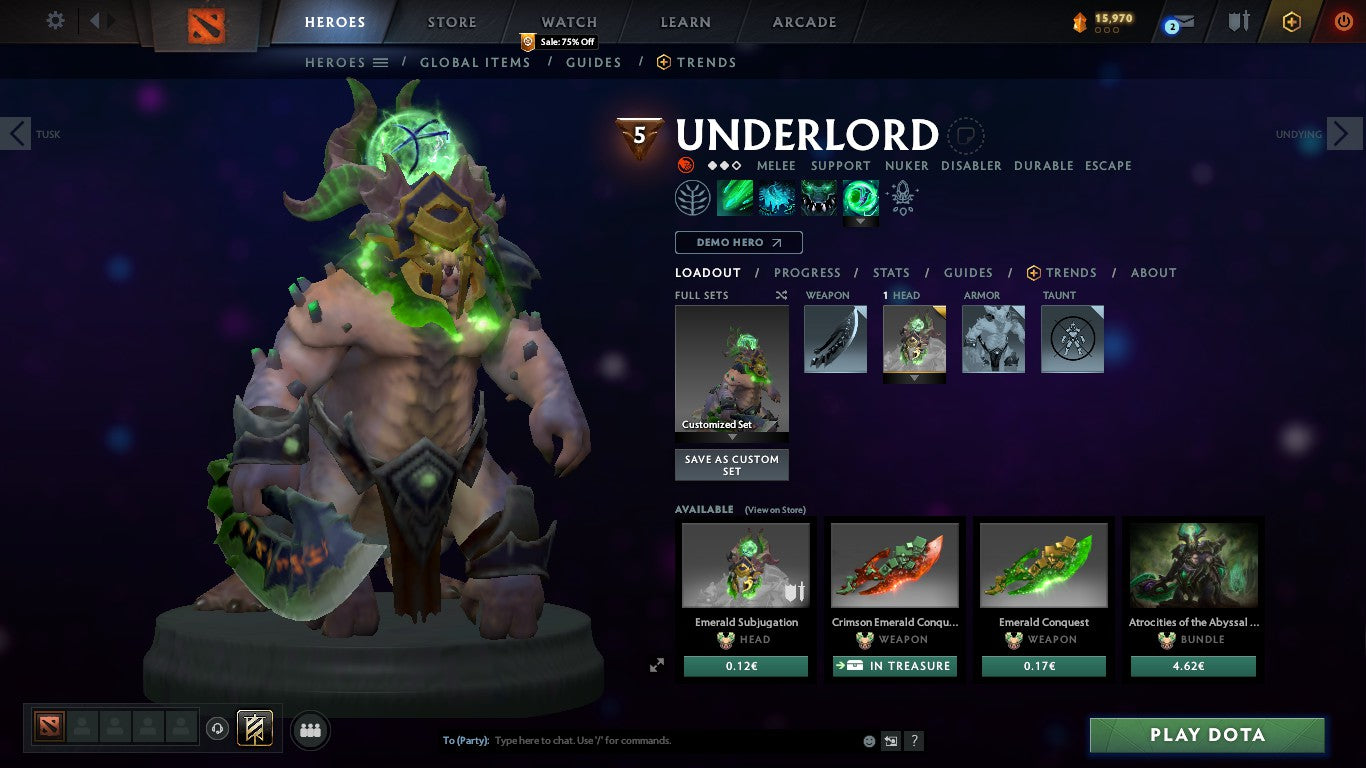
Task: Switch to the STATS tab
Action: [x=890, y=272]
